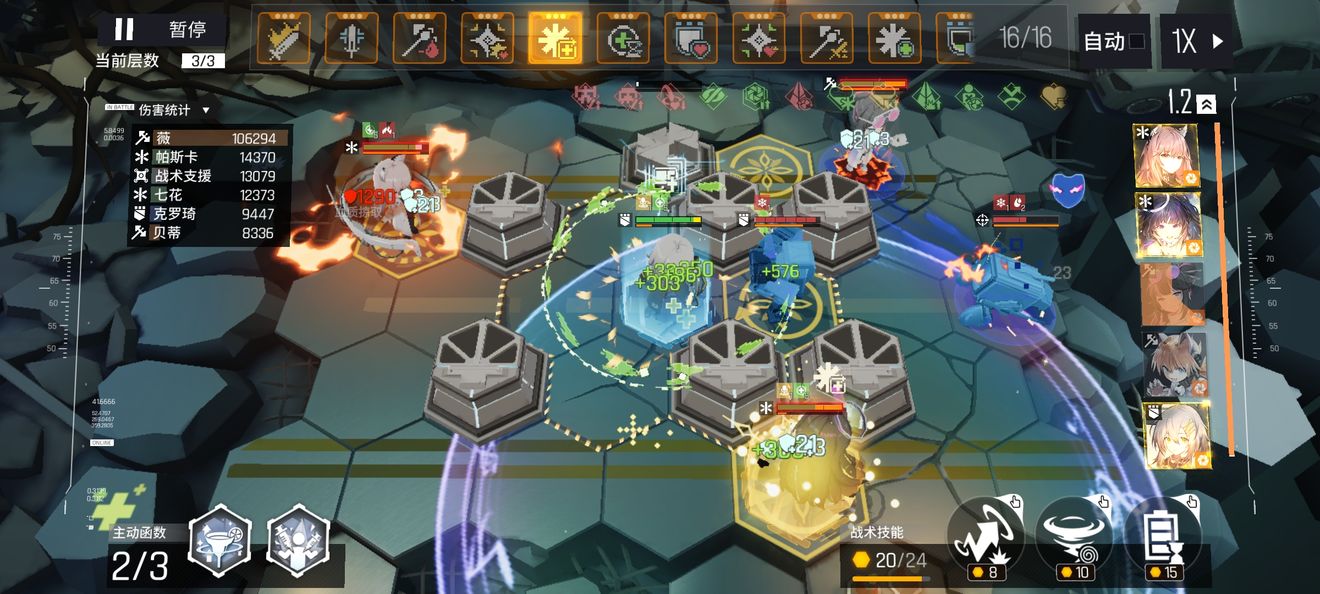Pick the blonde doll portrait at the bottom
1320x594 pixels.
tap(1176, 436)
